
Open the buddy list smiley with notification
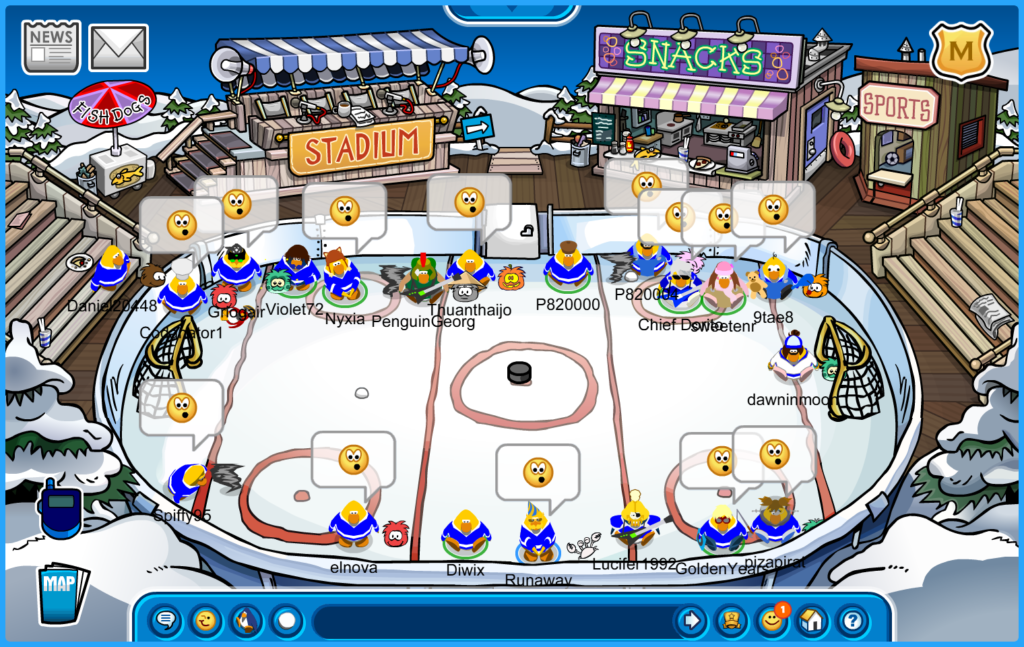(x=772, y=621)
